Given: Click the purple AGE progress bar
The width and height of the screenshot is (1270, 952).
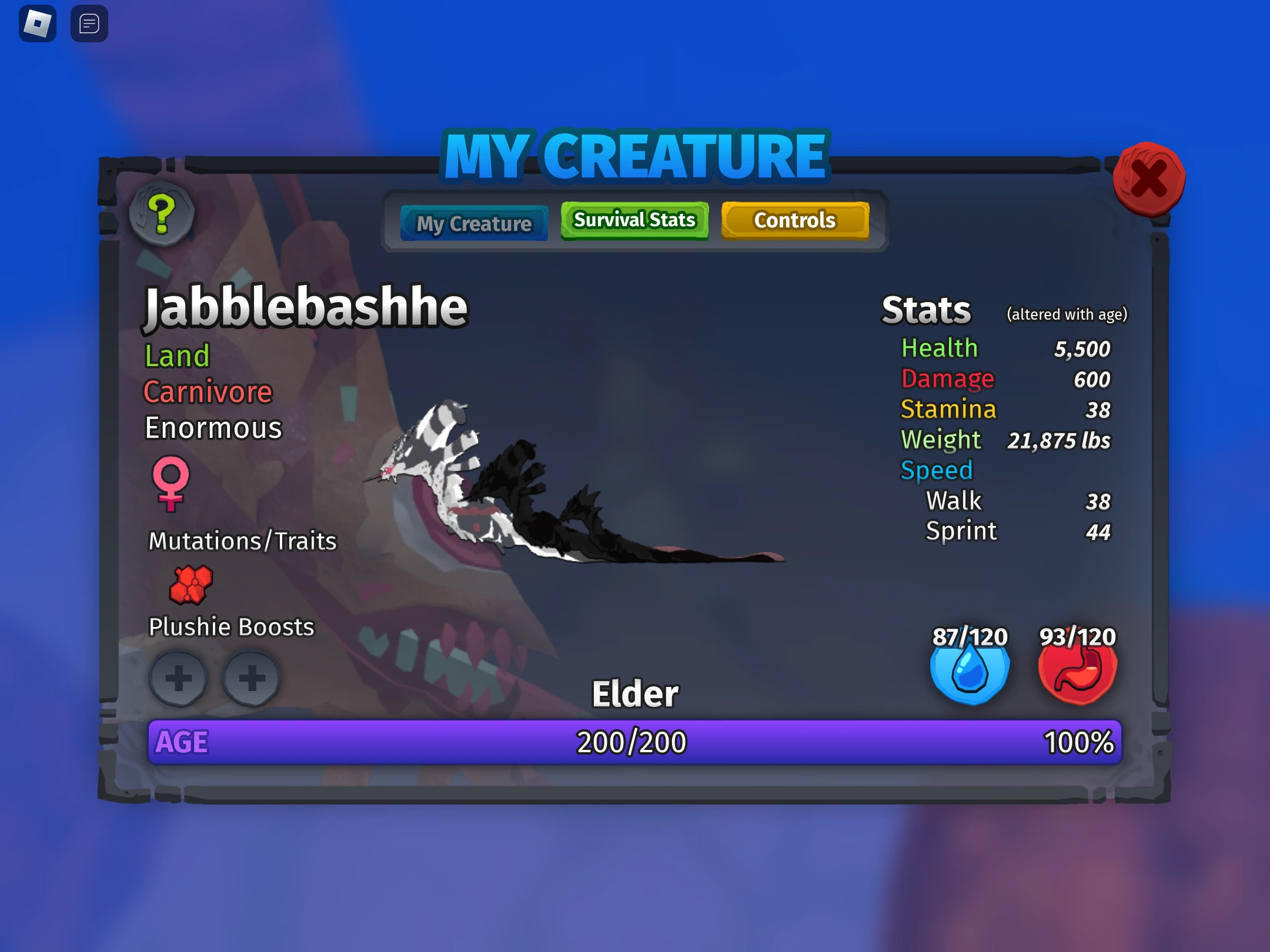Looking at the screenshot, I should coord(634,742).
